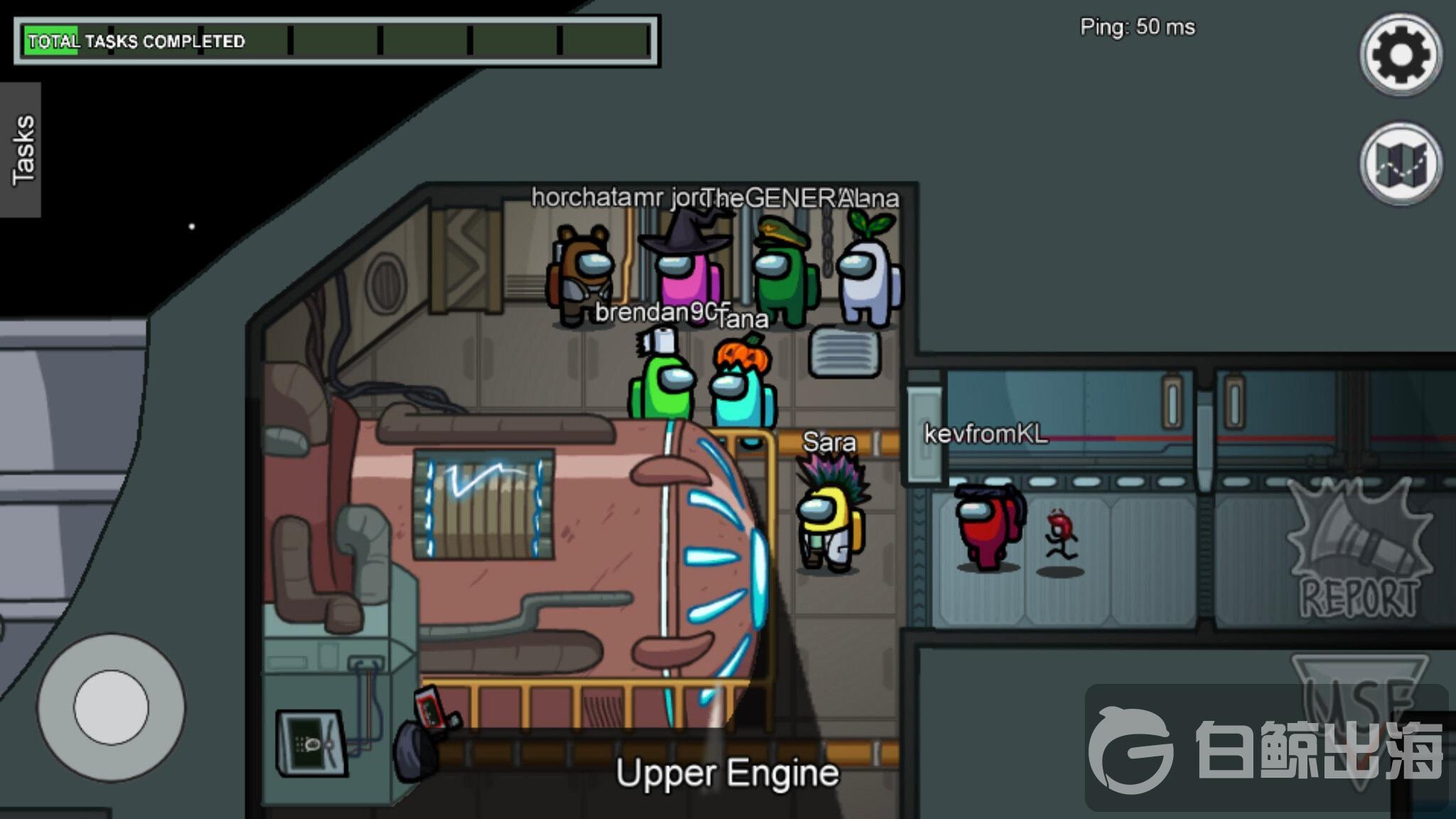Expand the Tasks side tab
Screen dimensions: 1456x819
(21, 150)
